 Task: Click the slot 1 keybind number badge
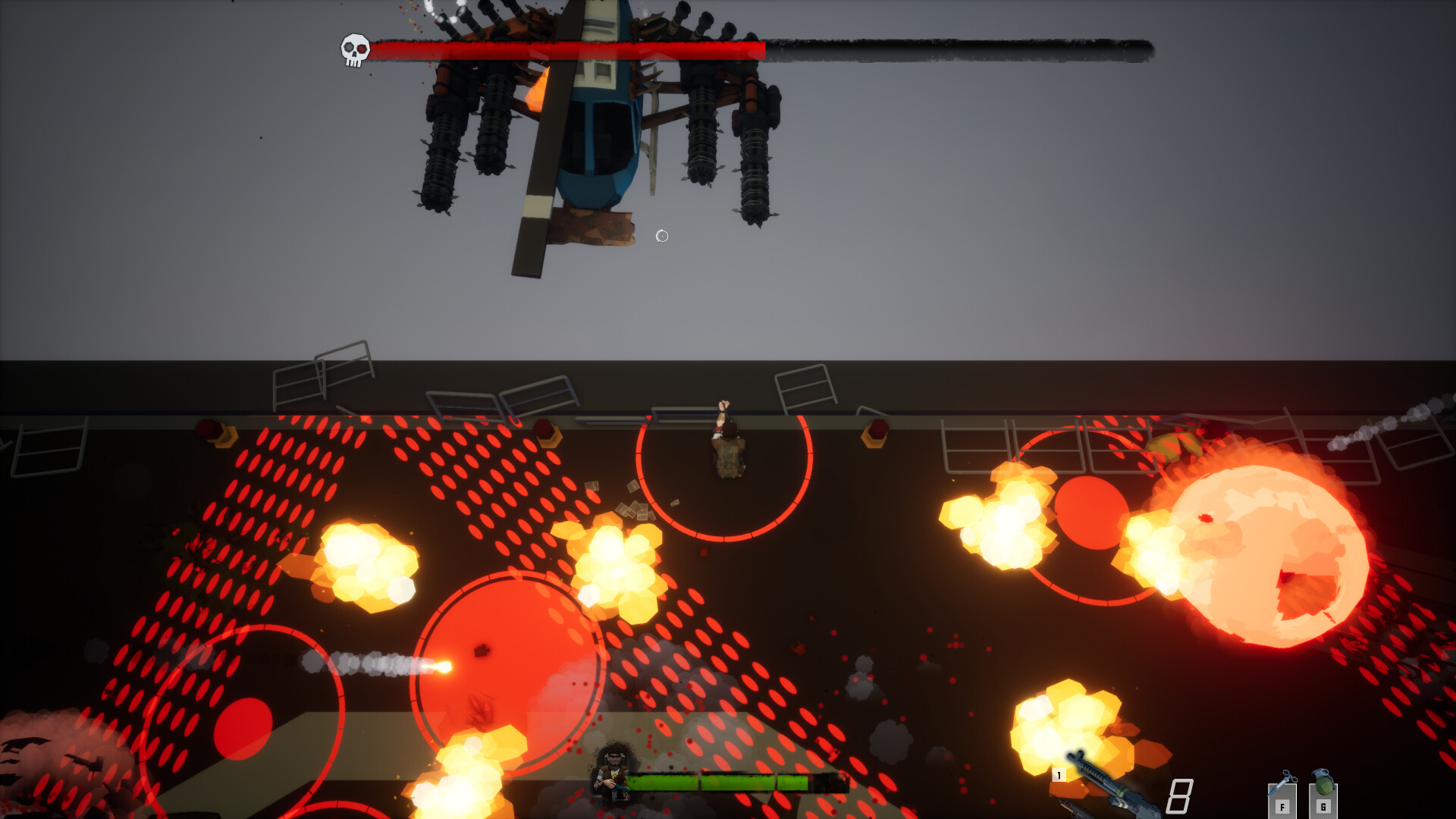click(x=1059, y=774)
